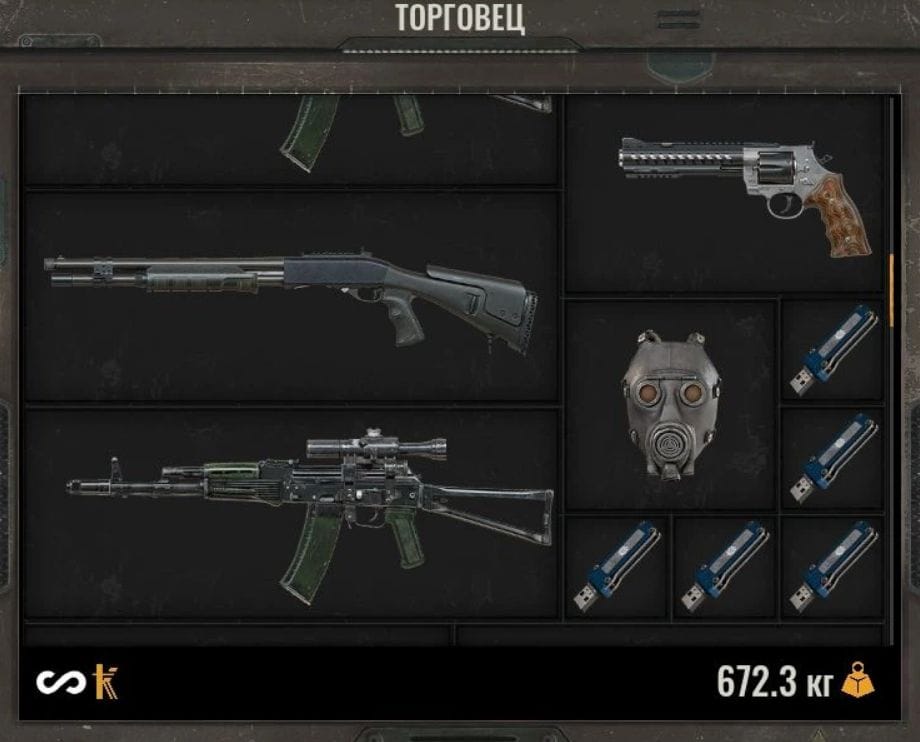Select the pump-action shotgun in trader inventory

coord(290,295)
